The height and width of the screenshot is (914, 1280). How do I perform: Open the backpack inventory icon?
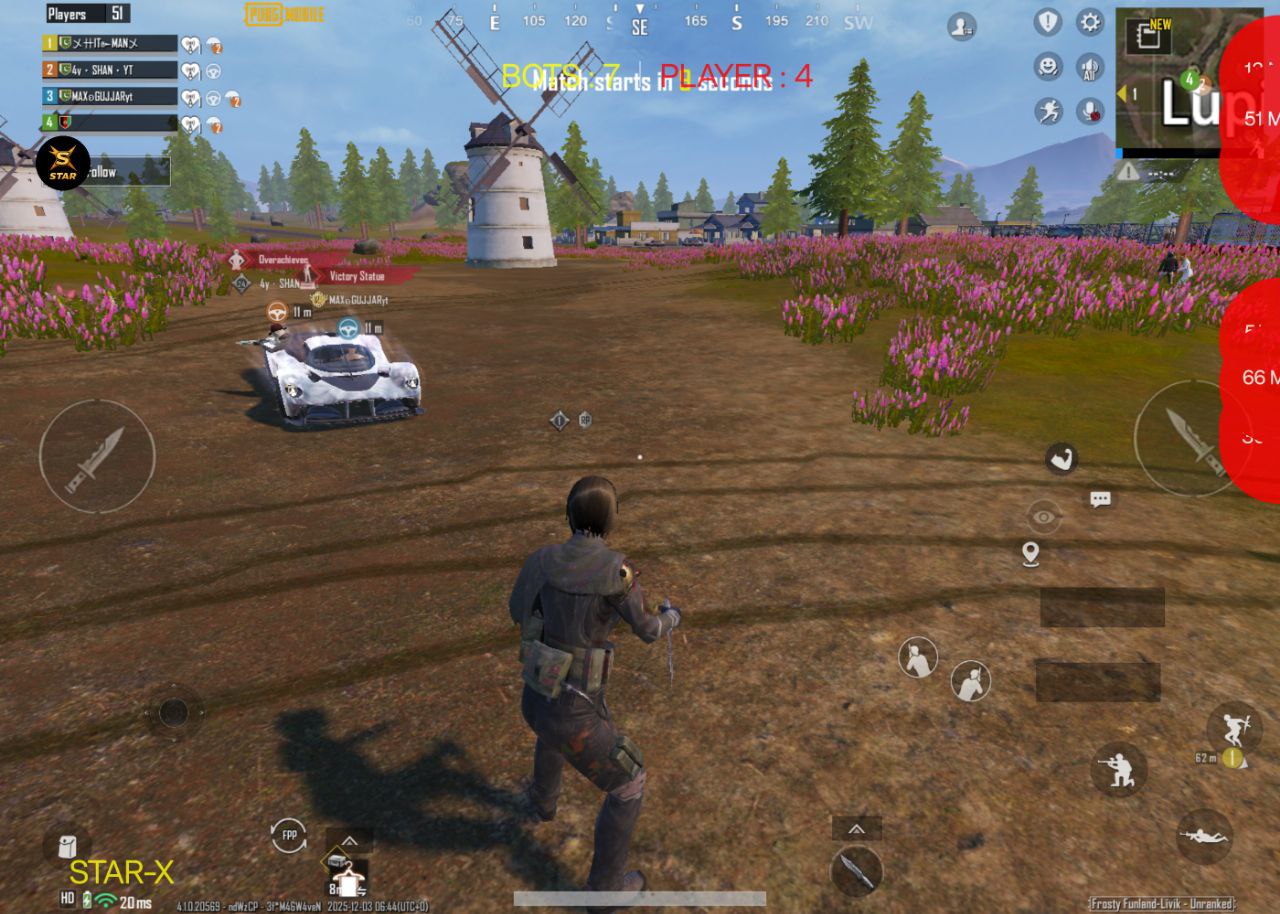click(67, 846)
